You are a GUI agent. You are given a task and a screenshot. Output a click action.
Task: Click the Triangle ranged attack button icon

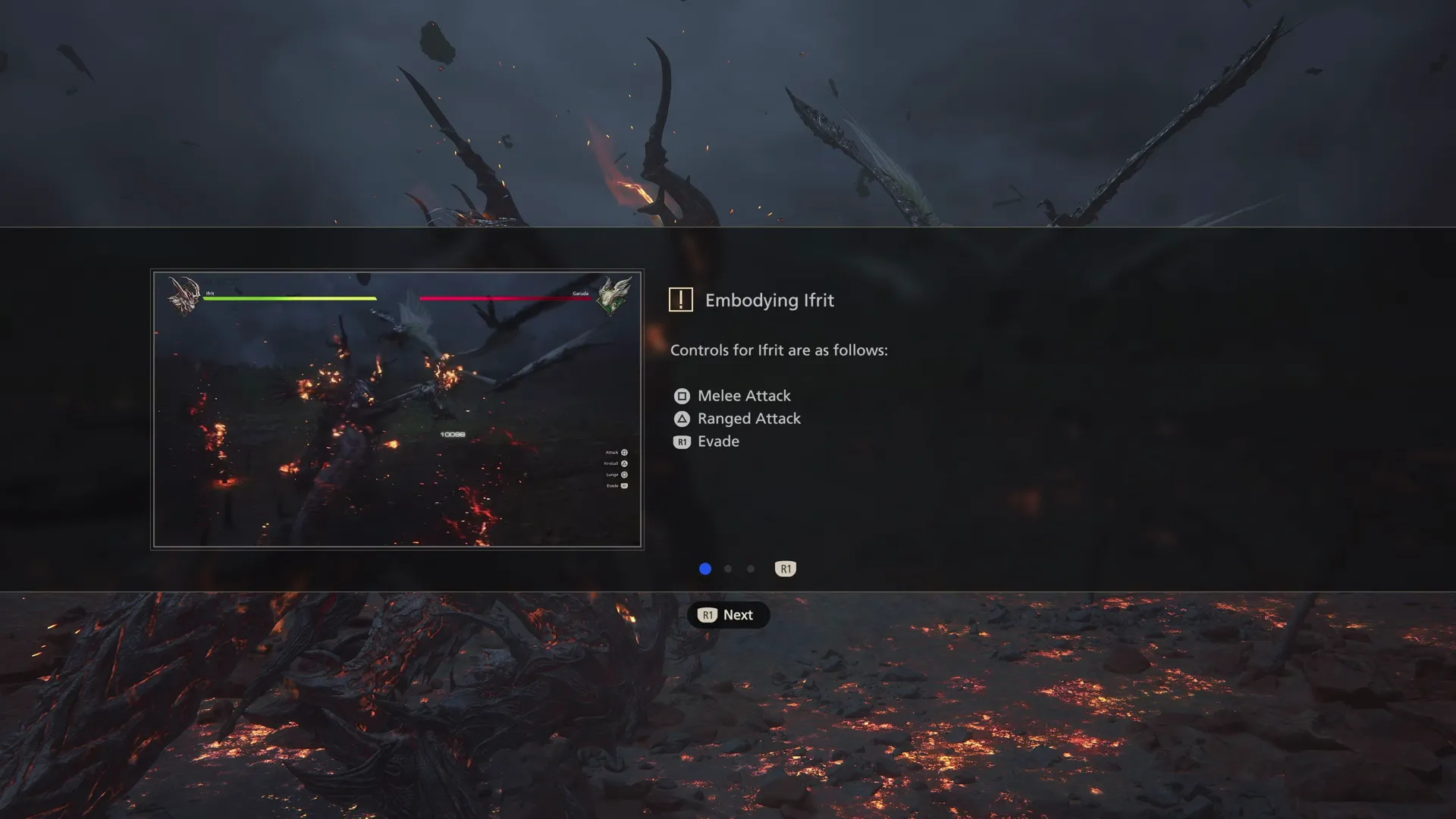pyautogui.click(x=681, y=418)
